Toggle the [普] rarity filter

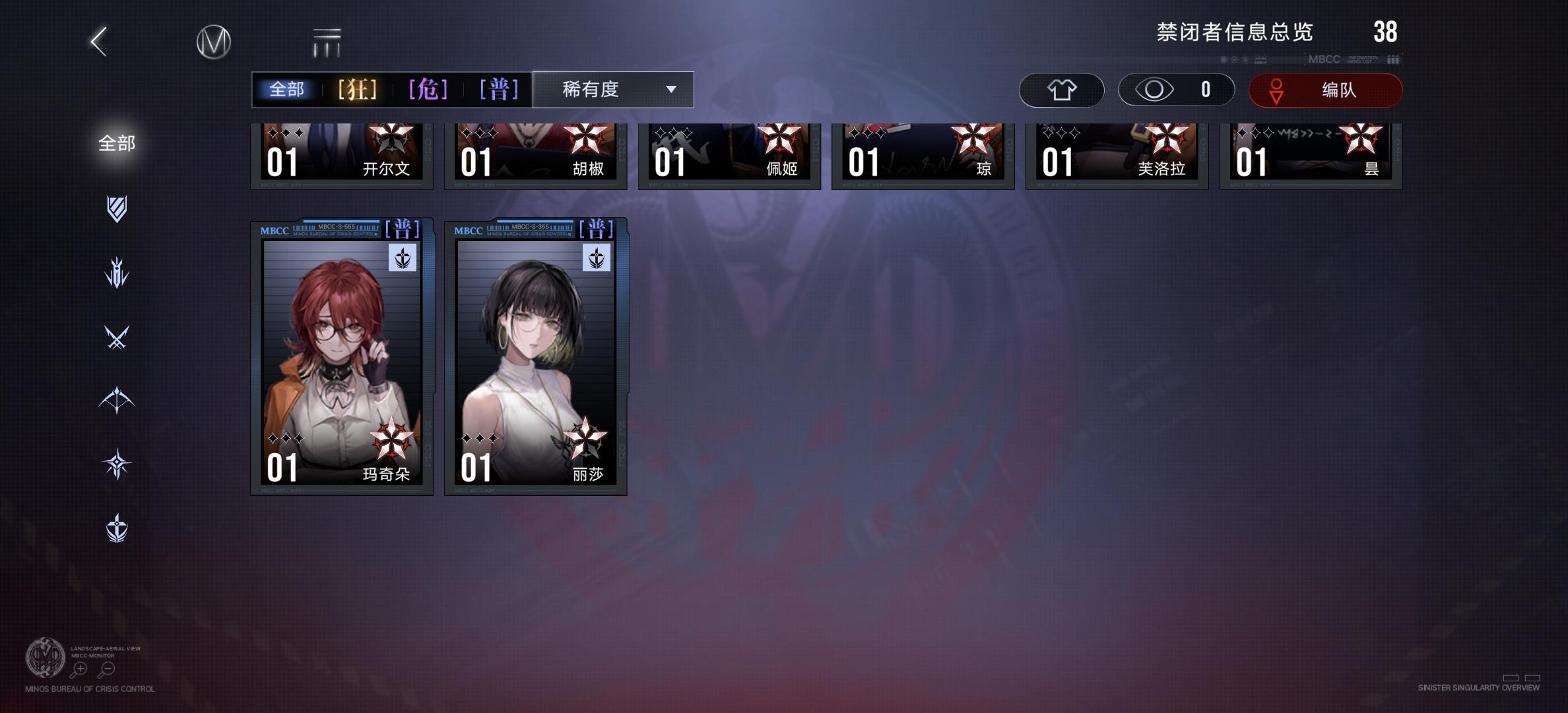(498, 89)
